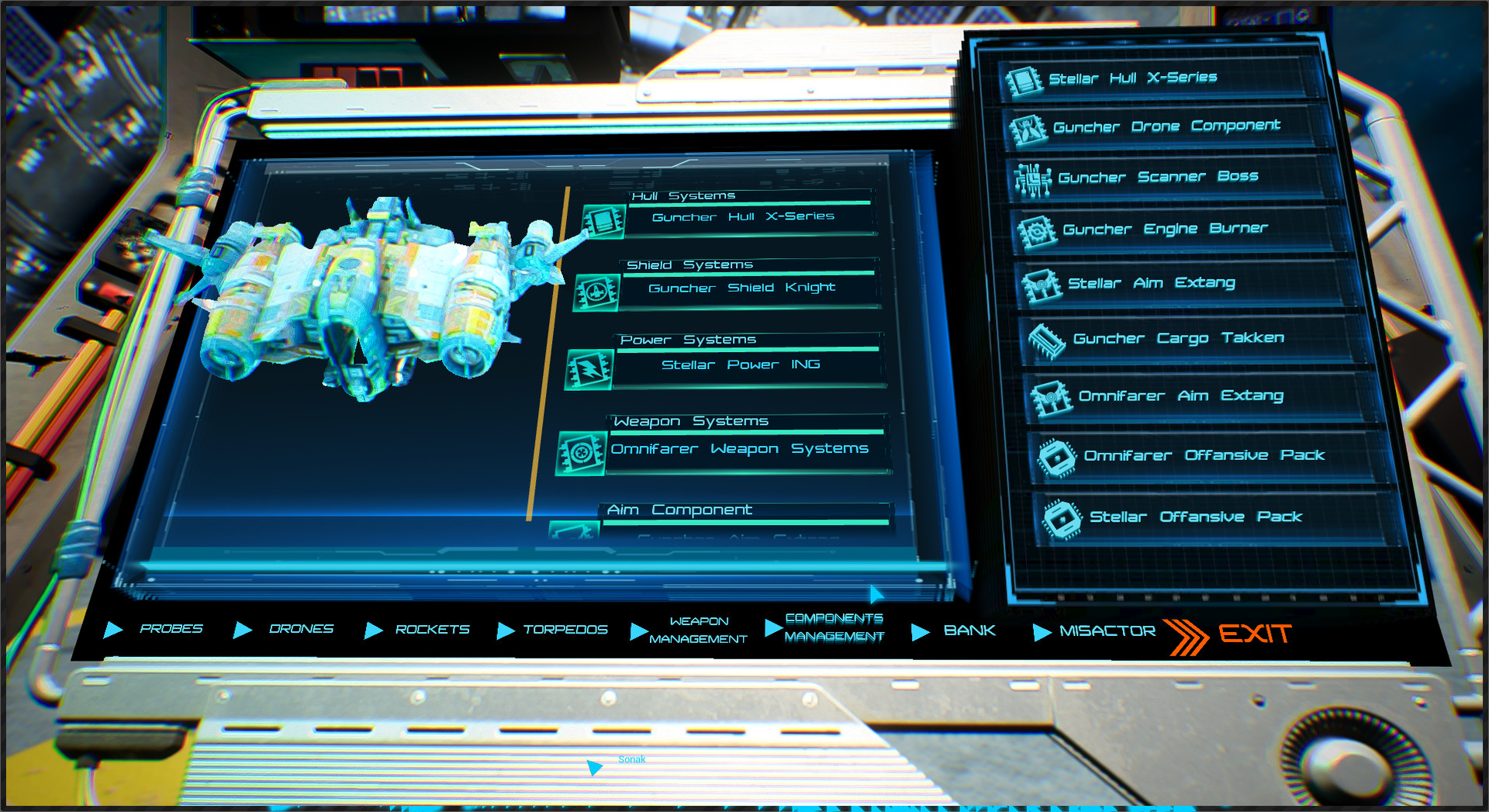Click the Guncher Drone Component chip icon

(1029, 130)
